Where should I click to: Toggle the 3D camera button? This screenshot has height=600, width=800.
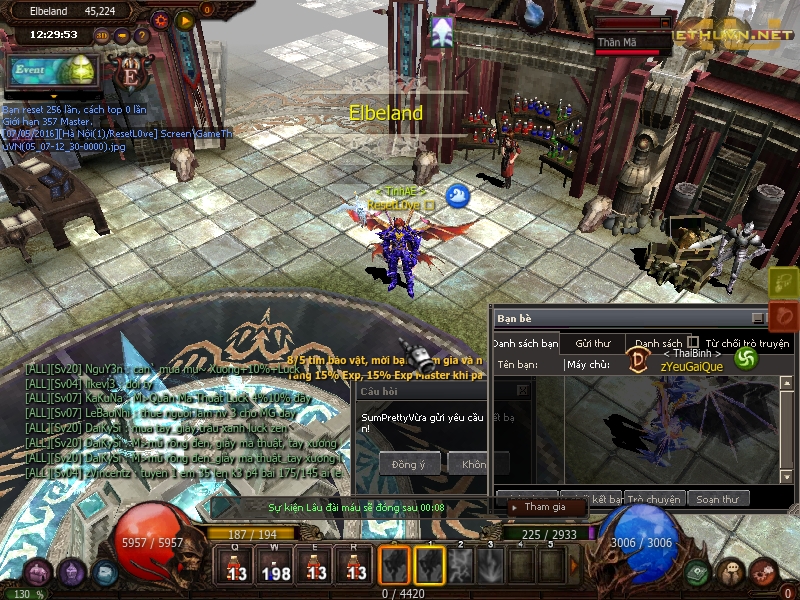102,36
